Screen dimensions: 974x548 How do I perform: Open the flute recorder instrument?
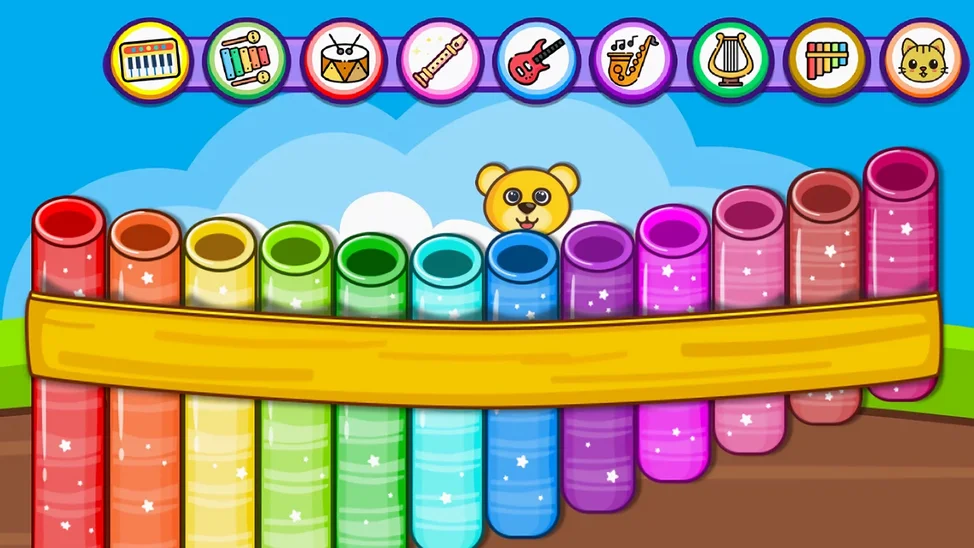[440, 60]
